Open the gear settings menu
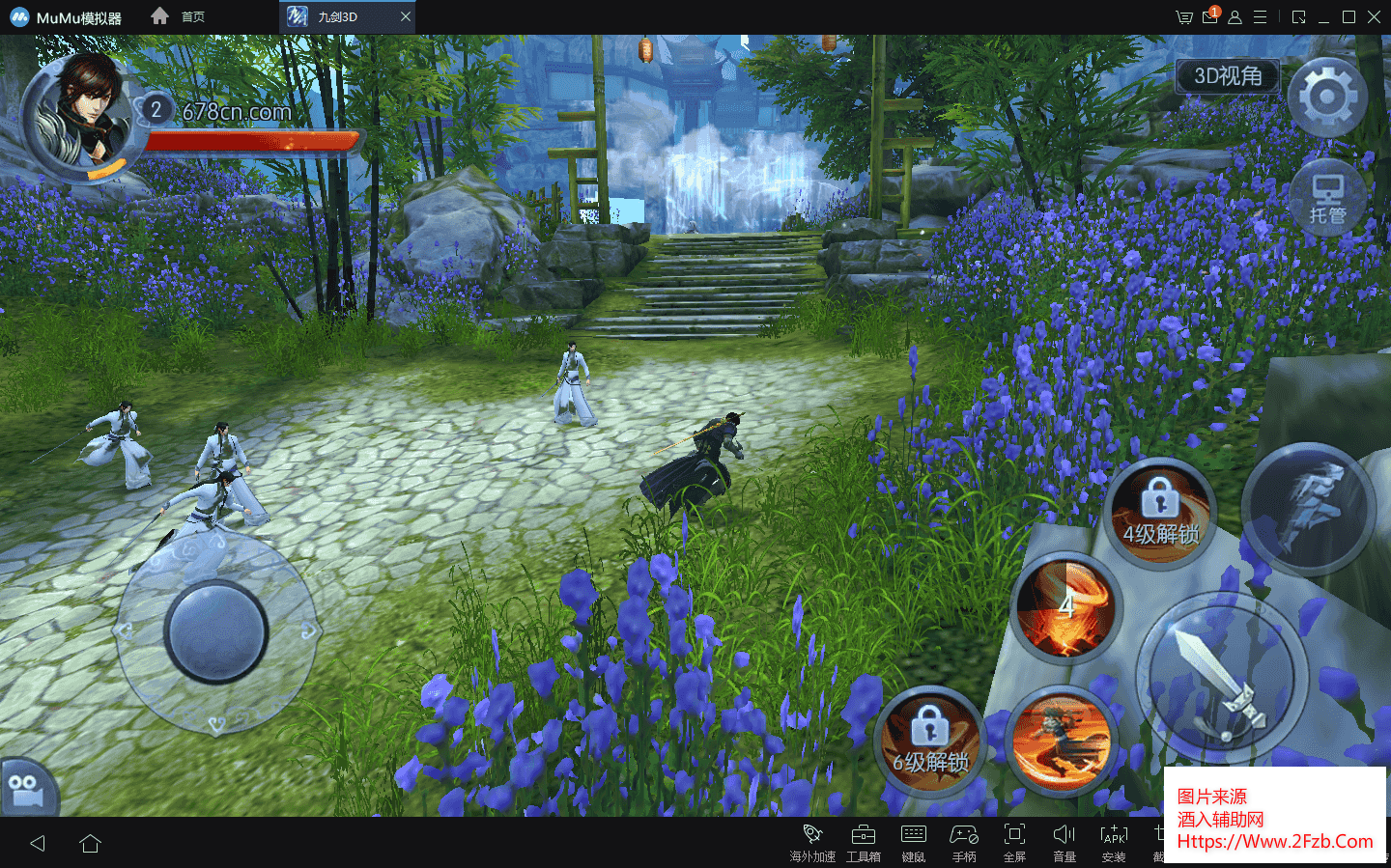The image size is (1391, 868). click(1327, 97)
